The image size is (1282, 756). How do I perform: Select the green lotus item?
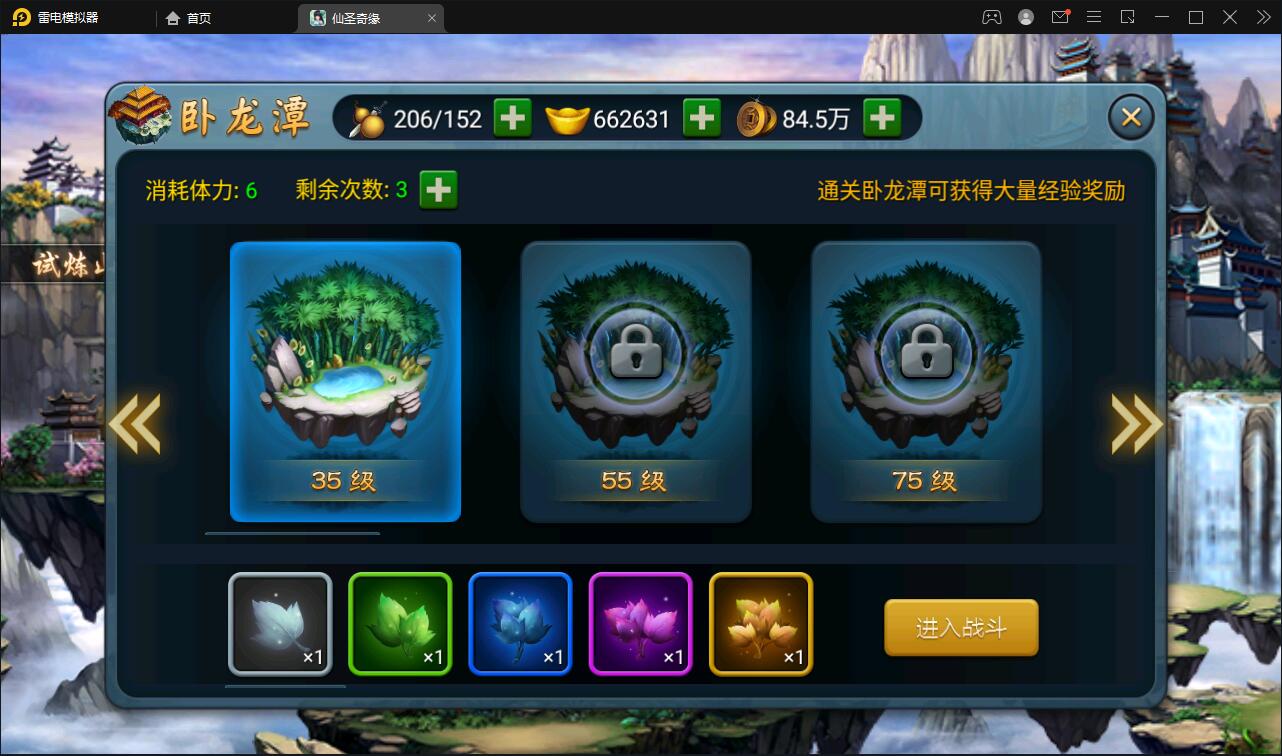[400, 623]
